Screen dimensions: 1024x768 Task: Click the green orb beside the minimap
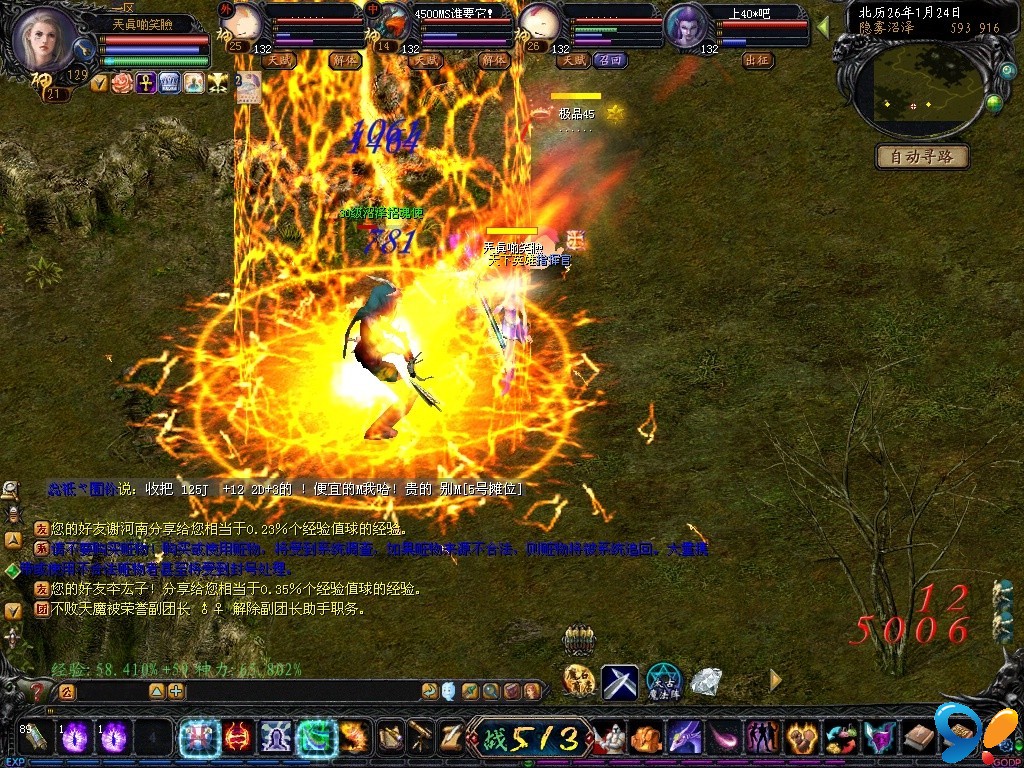[994, 102]
